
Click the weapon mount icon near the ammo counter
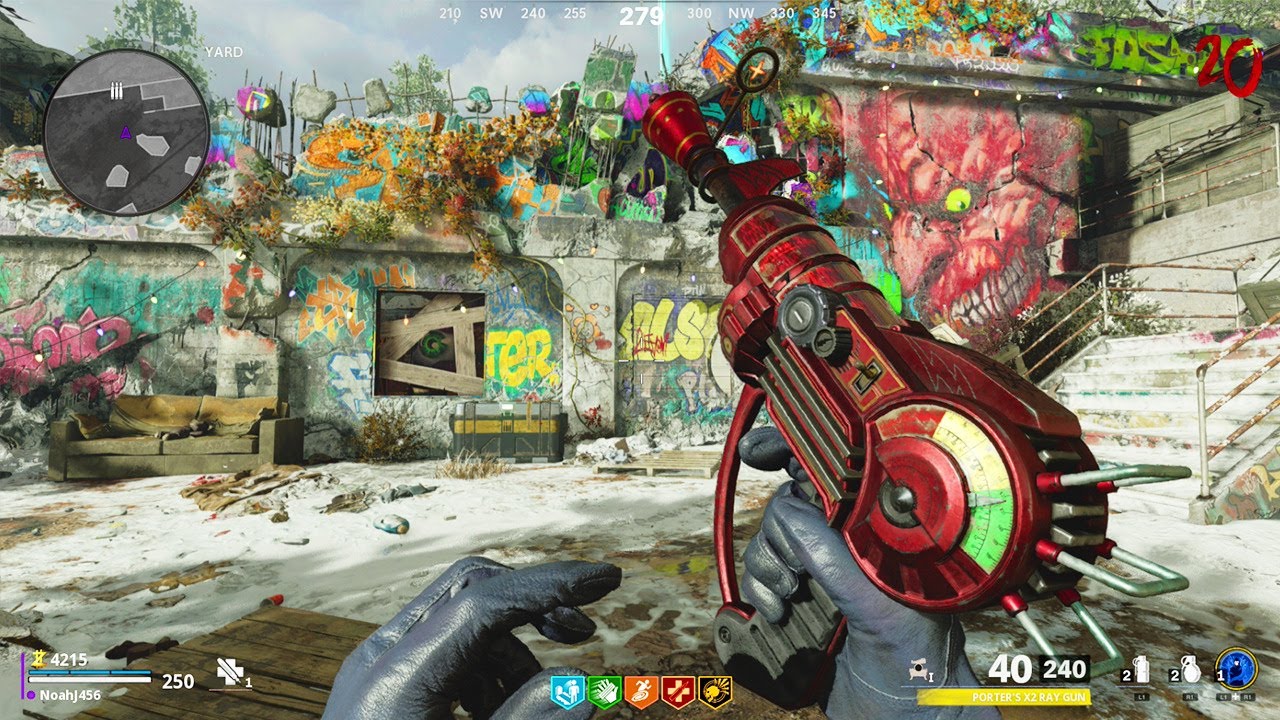pyautogui.click(x=919, y=671)
